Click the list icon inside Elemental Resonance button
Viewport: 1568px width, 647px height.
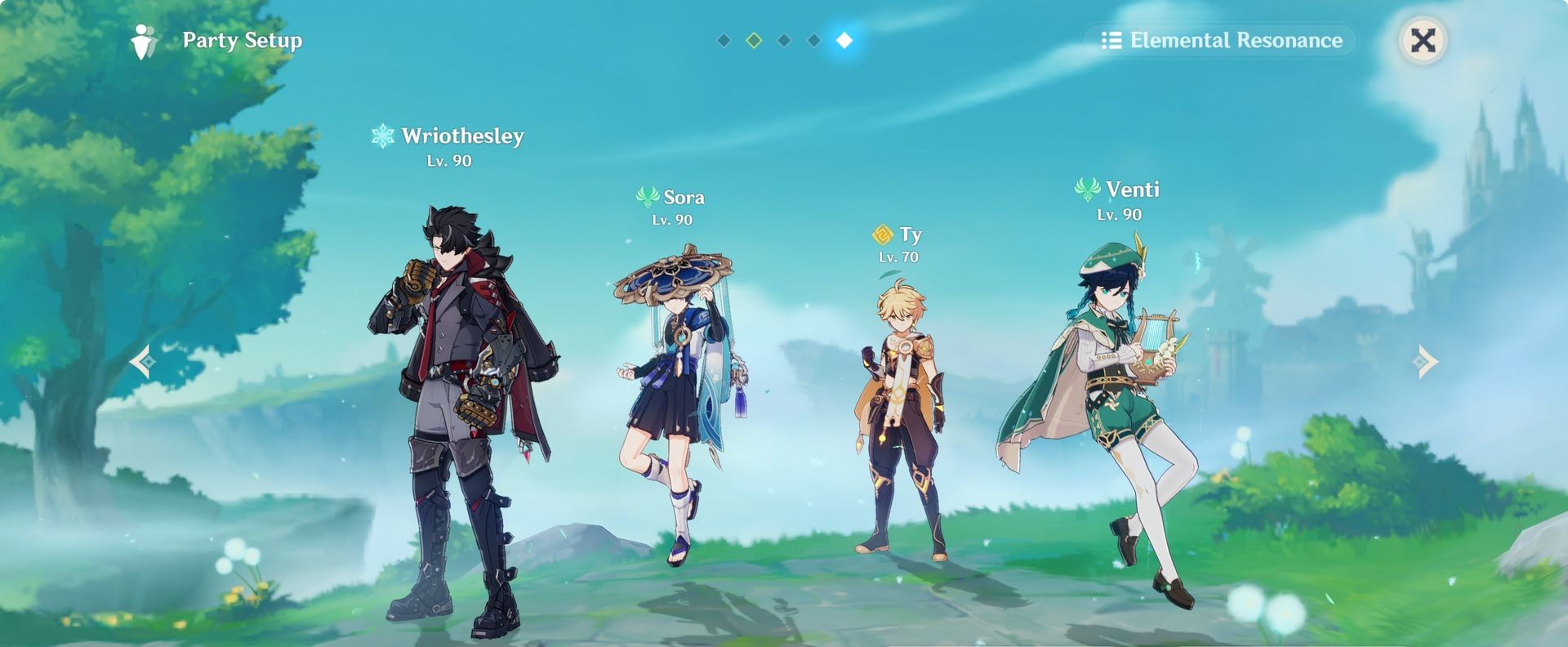(x=1113, y=39)
